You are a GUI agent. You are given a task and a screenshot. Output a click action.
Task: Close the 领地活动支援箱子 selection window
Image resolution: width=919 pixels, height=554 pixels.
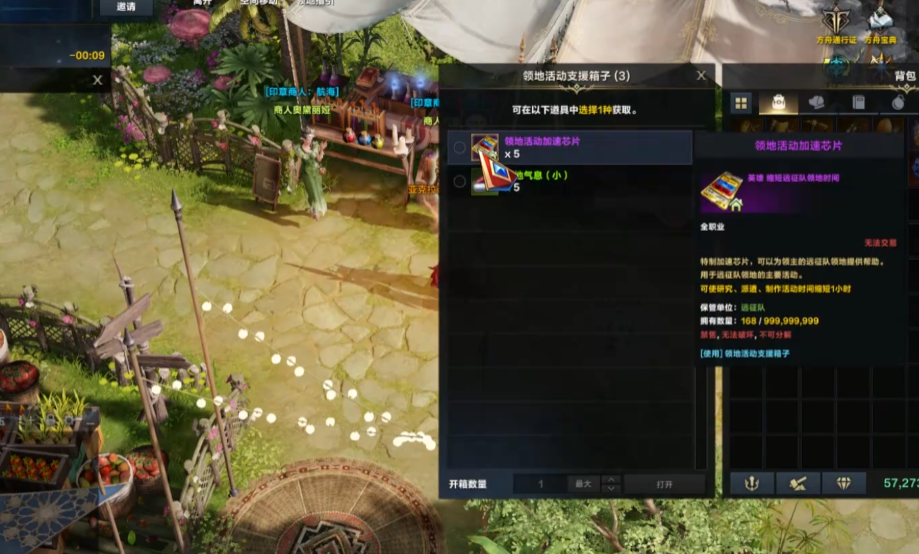701,75
